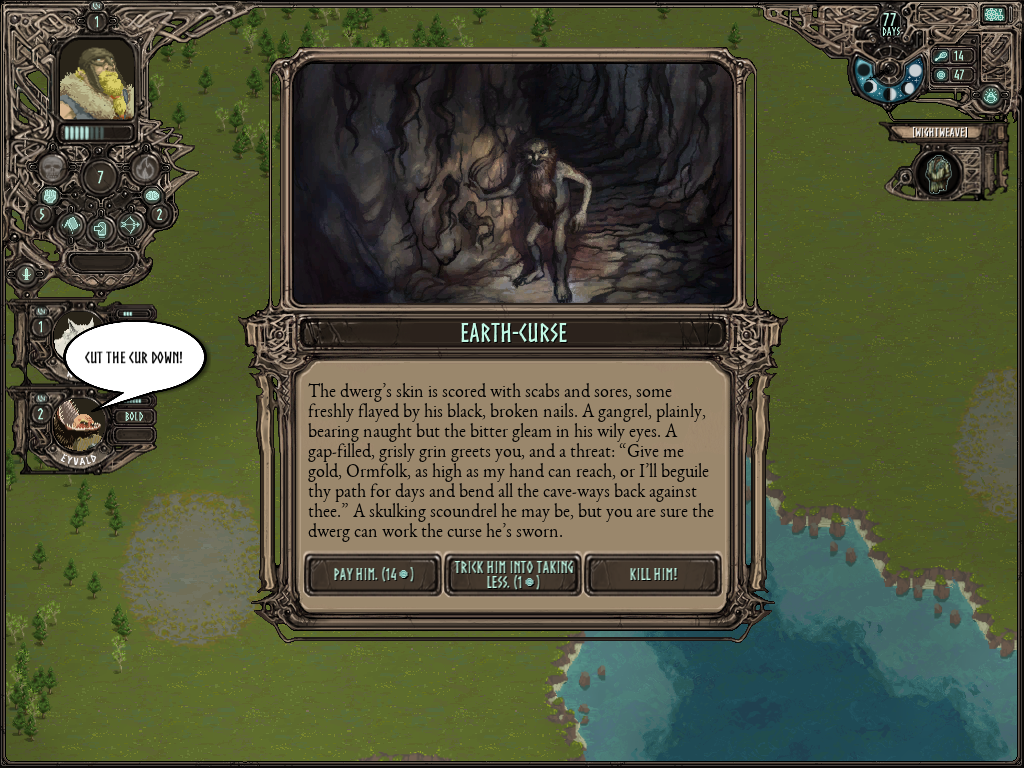
Task: Open the gear settings menu
Action: pos(993,15)
